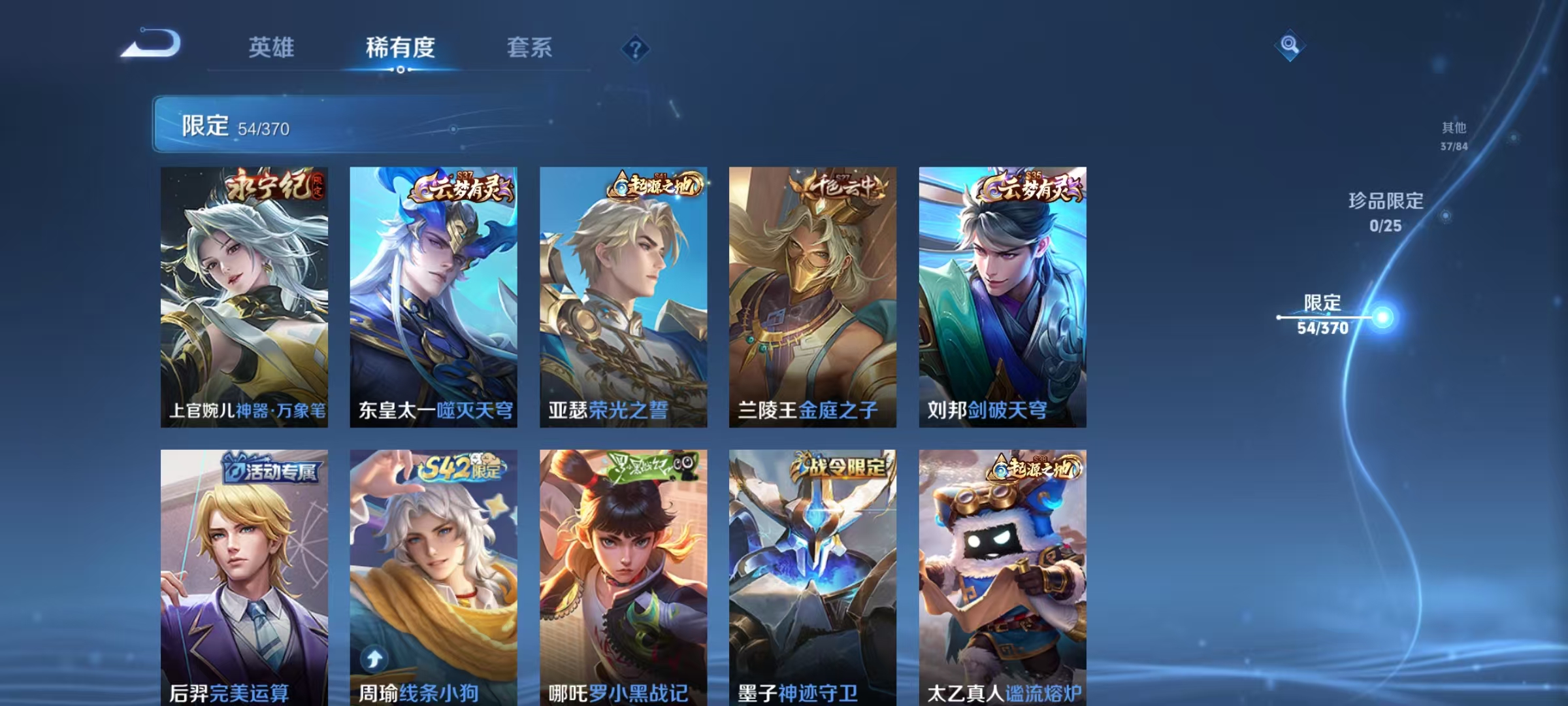Click the 限定 54/370 header banner
Viewport: 1568px width, 706px height.
274,126
